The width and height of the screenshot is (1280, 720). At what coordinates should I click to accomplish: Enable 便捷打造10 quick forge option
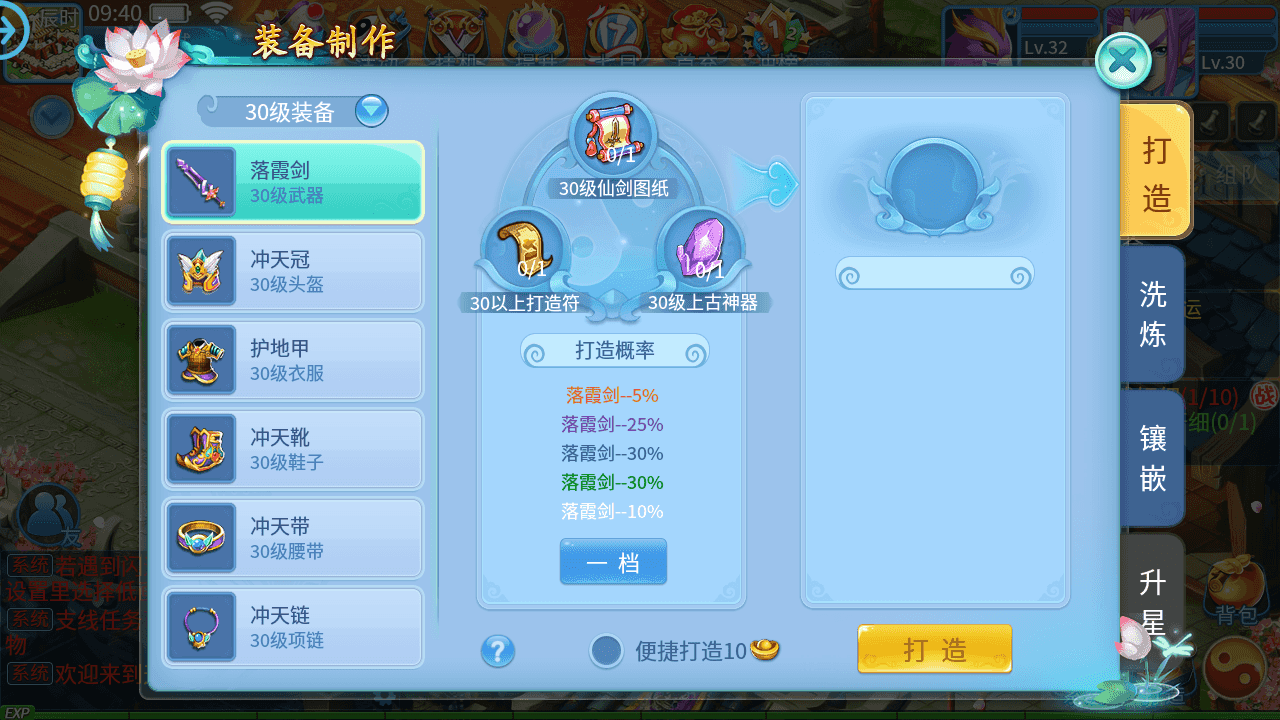point(608,650)
